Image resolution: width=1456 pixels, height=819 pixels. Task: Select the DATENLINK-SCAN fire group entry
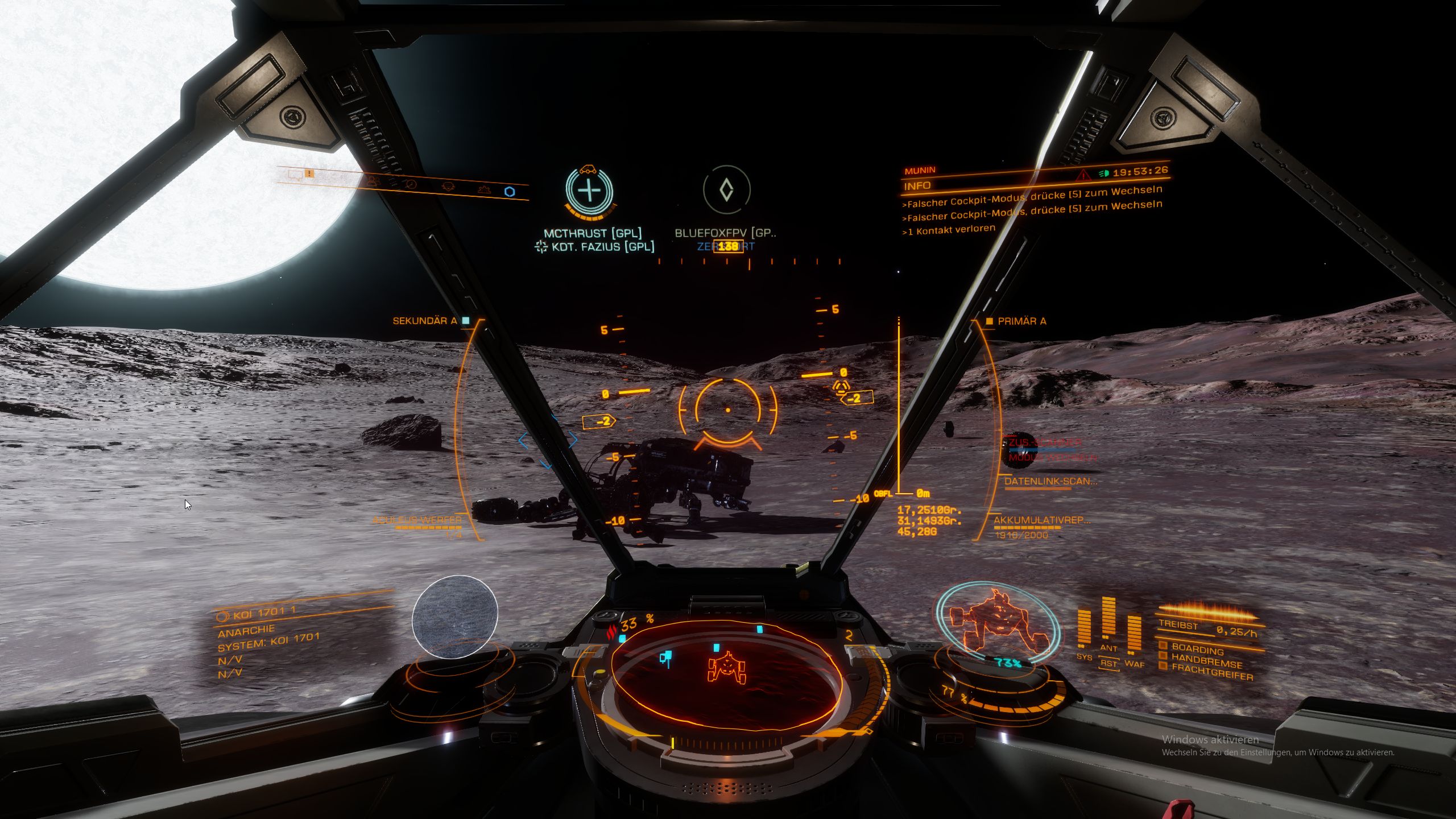tap(1050, 482)
